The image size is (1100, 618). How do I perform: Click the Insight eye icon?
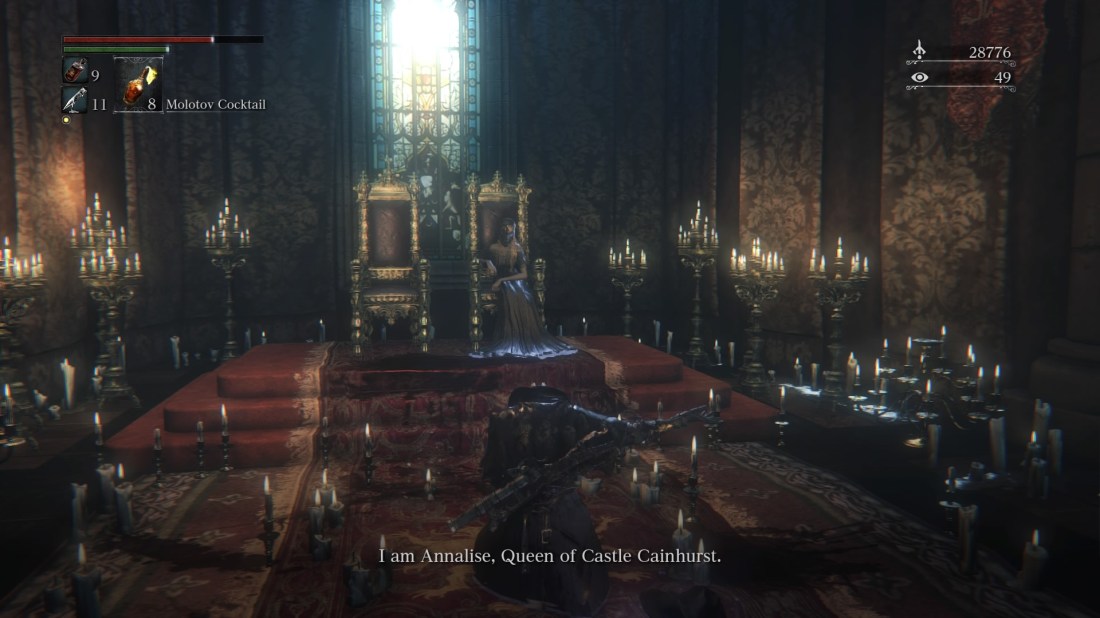click(x=920, y=77)
